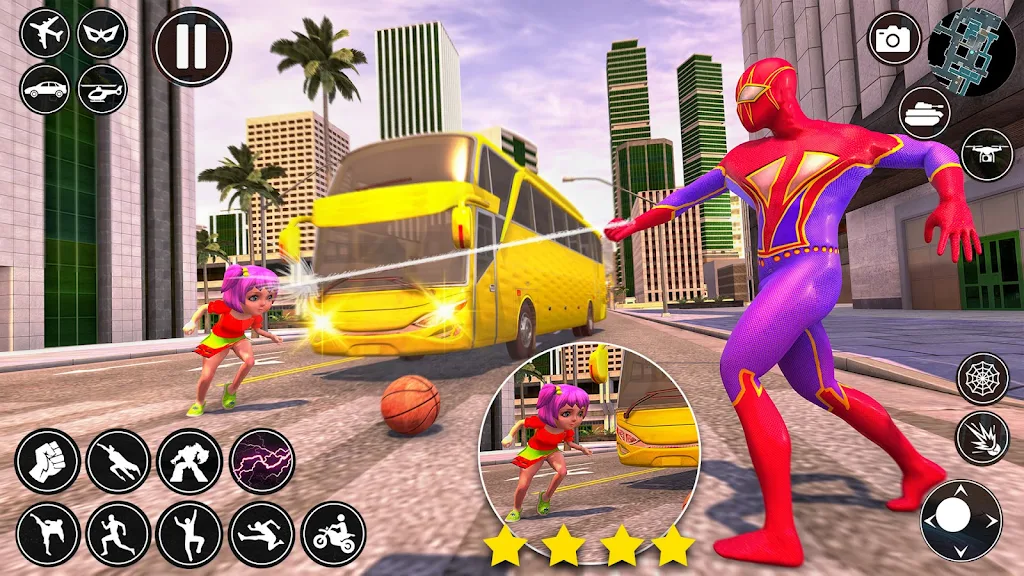The image size is (1024, 576).
Task: Summon the tank vehicle
Action: 924,112
